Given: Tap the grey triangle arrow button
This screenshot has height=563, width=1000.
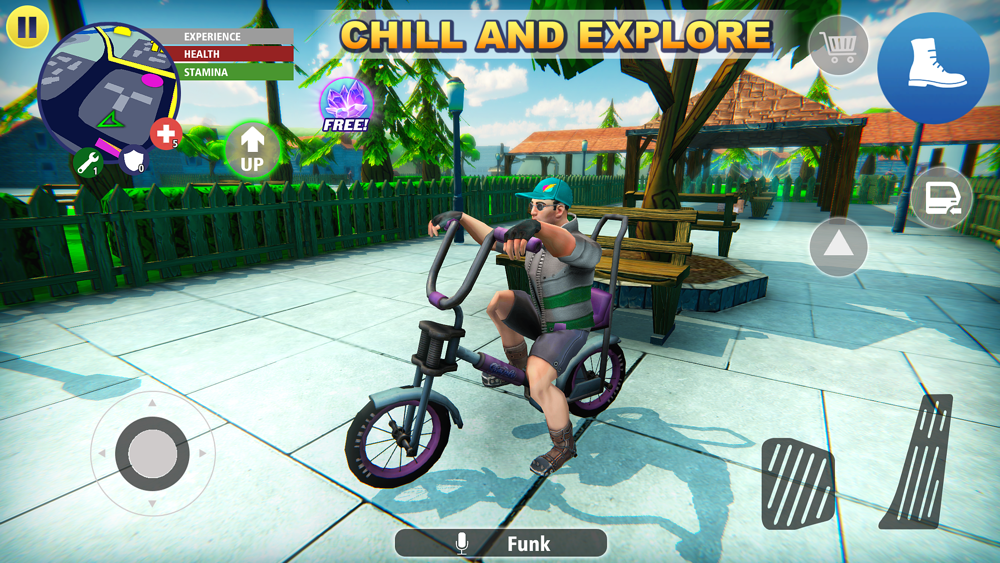Looking at the screenshot, I should pyautogui.click(x=838, y=246).
